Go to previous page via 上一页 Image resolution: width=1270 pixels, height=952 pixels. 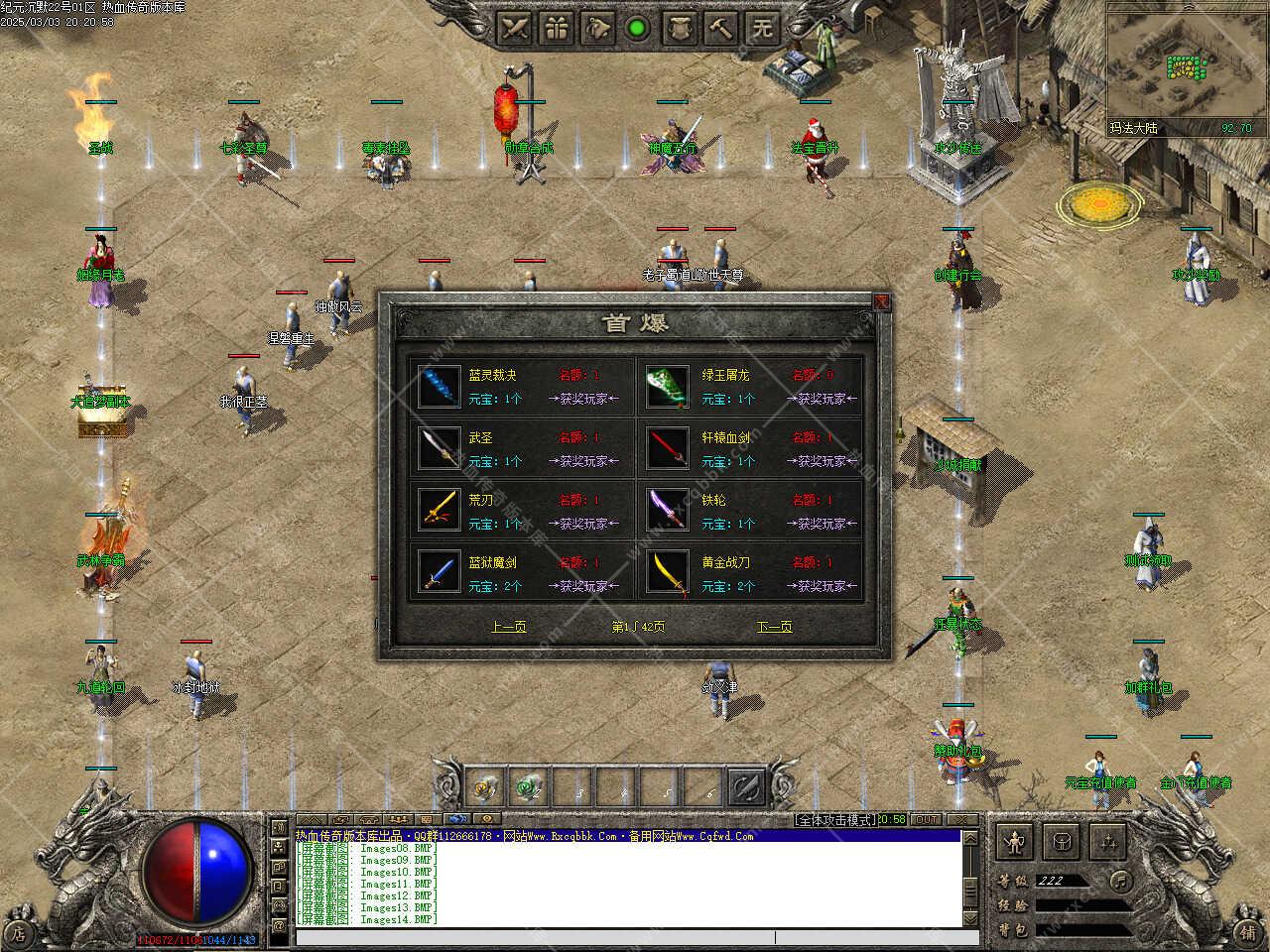tap(508, 627)
